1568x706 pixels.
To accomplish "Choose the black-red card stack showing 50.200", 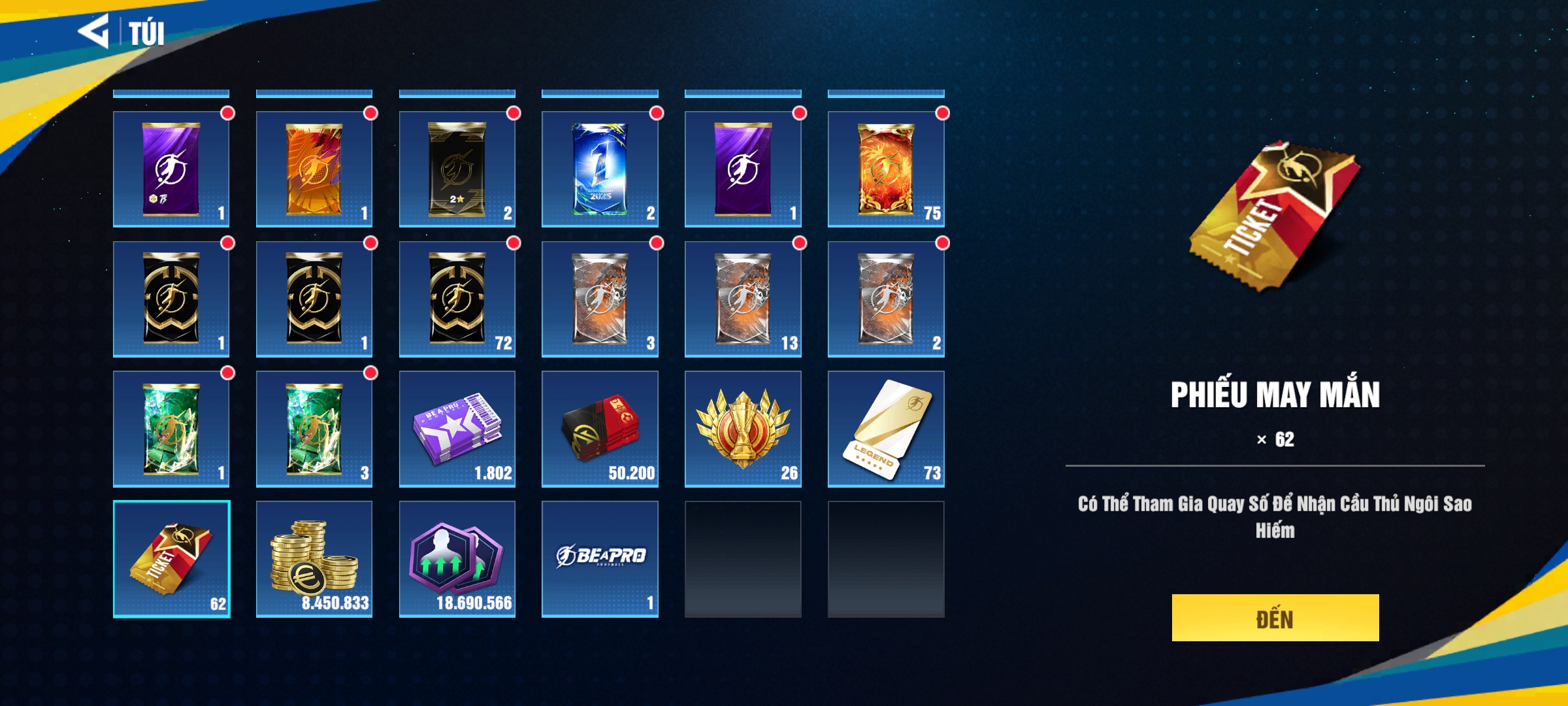I will (600, 429).
